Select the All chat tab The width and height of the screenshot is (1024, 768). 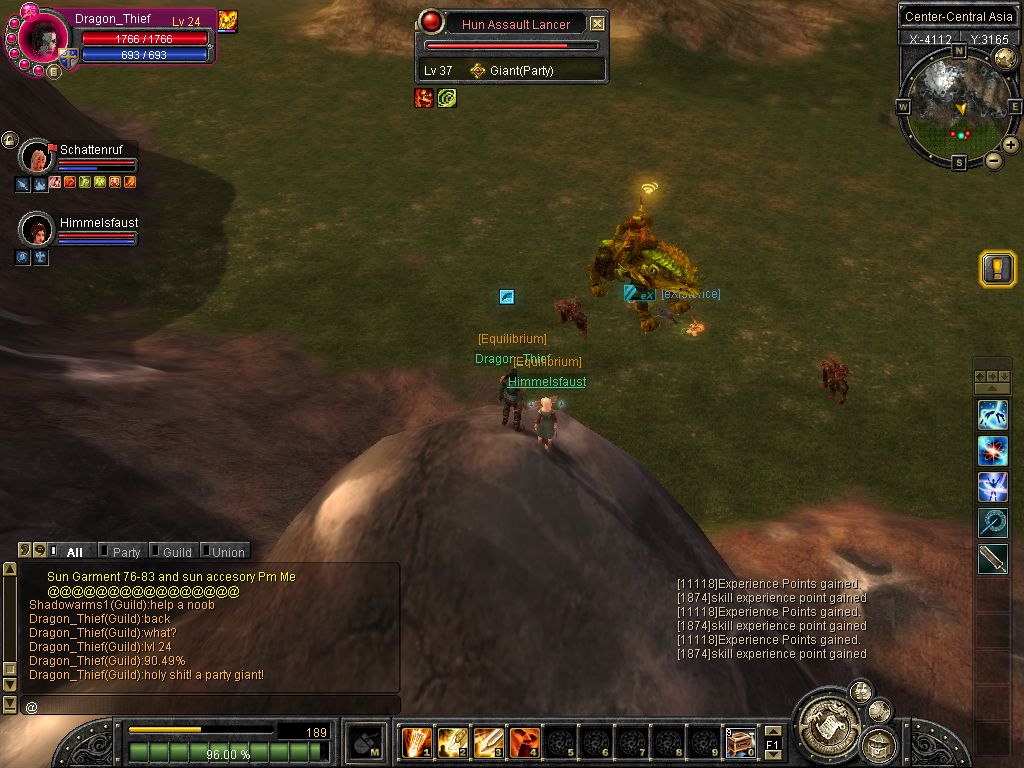point(74,551)
